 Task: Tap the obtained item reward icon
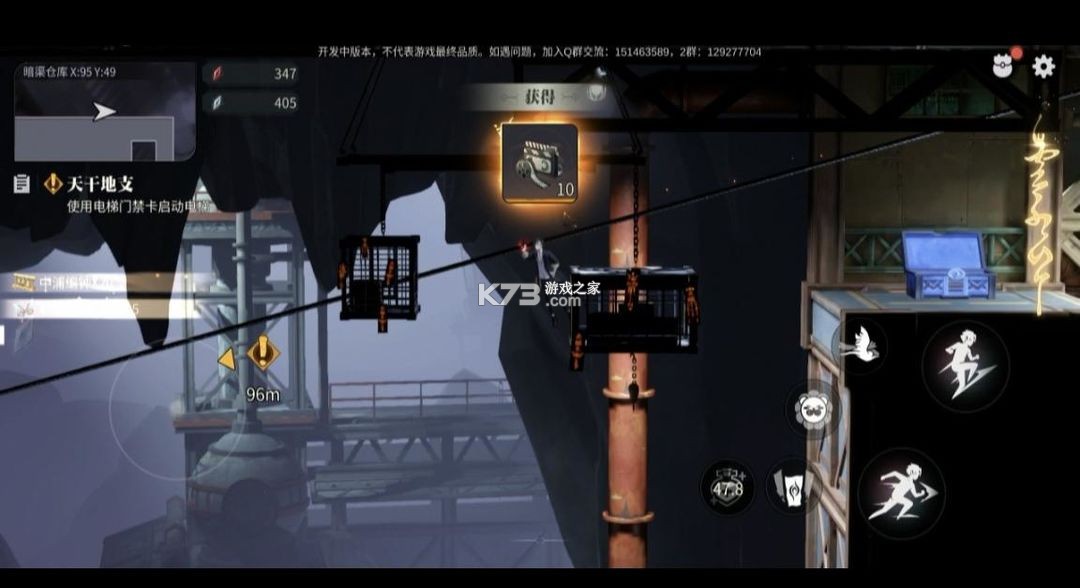[x=540, y=163]
